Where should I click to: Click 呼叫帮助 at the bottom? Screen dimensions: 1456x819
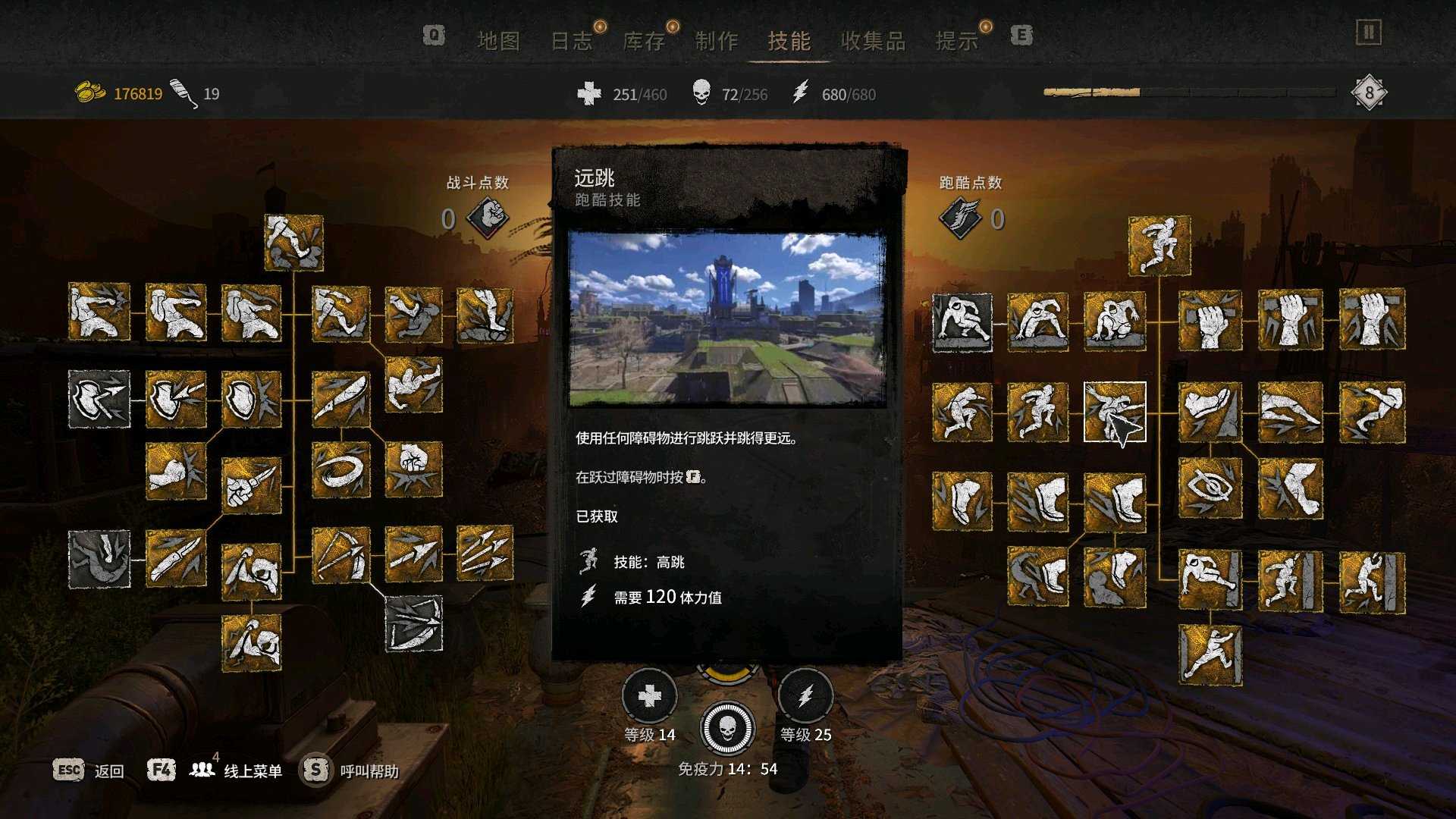click(x=369, y=770)
